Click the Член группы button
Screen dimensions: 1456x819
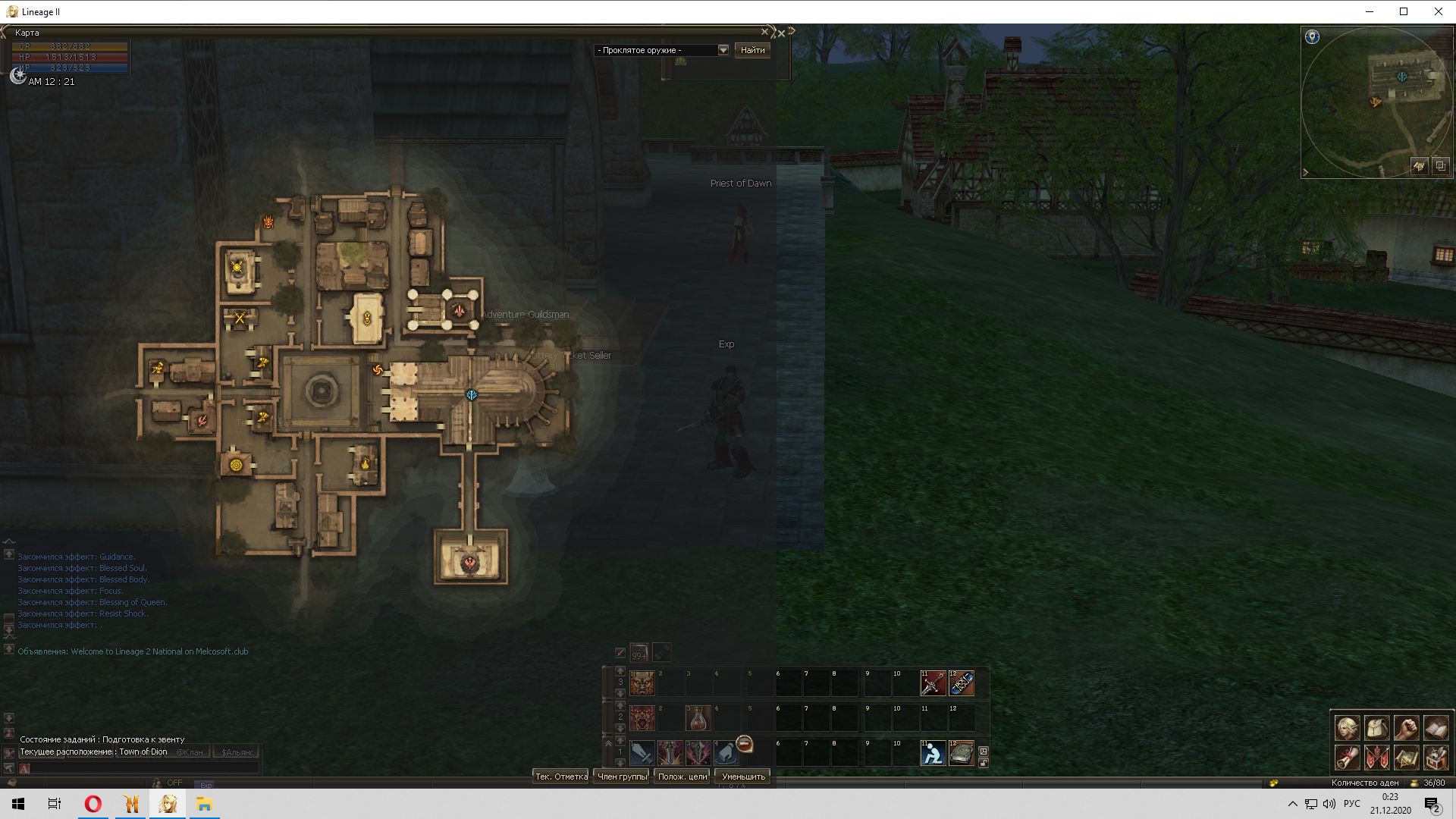pos(622,777)
